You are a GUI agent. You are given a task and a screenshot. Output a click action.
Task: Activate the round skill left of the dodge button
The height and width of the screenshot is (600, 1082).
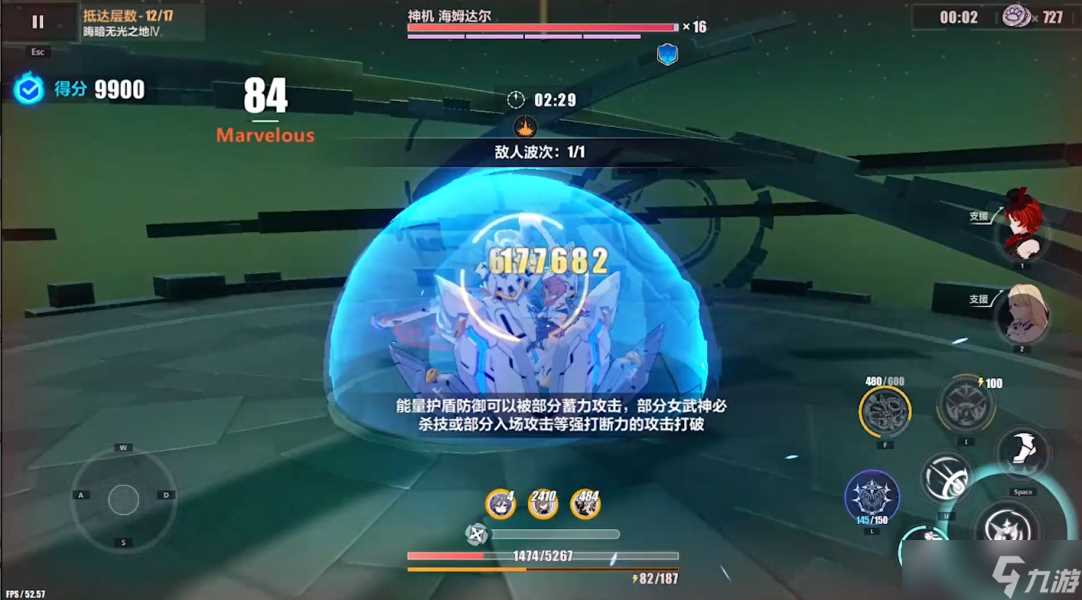pos(945,475)
